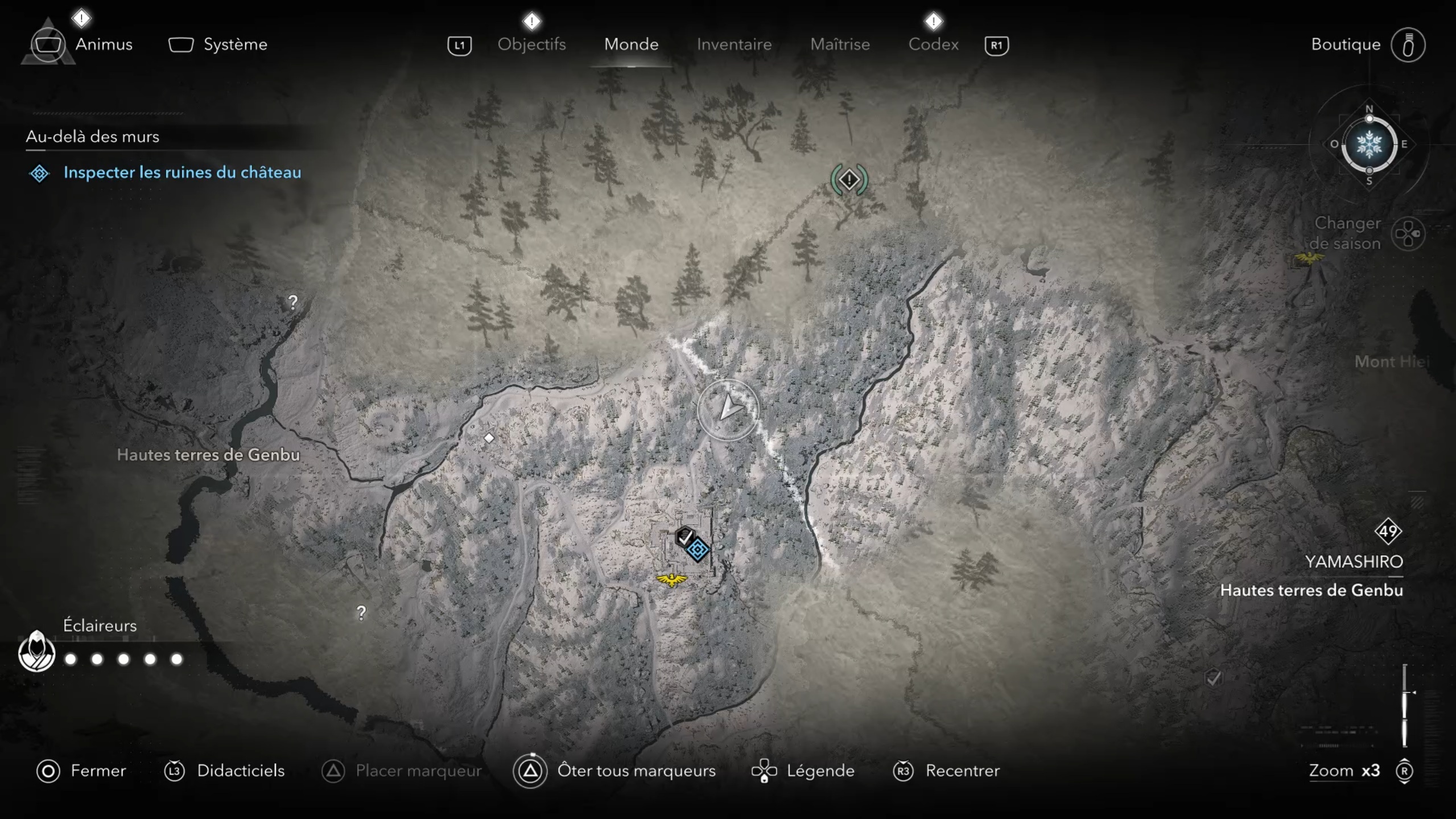Remove markers with Ôter tous marqueurs

[636, 771]
